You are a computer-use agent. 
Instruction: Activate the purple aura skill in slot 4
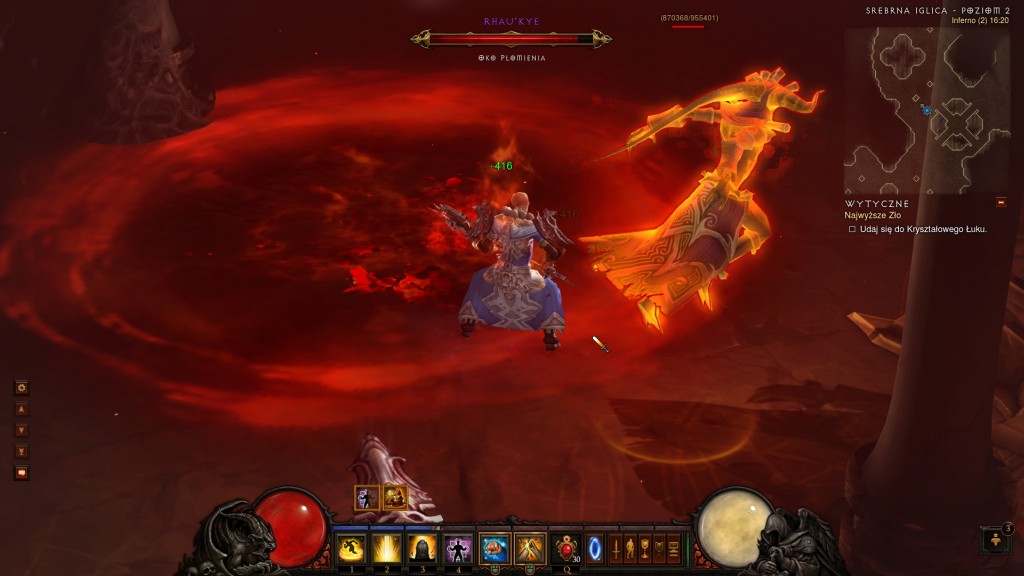(458, 548)
